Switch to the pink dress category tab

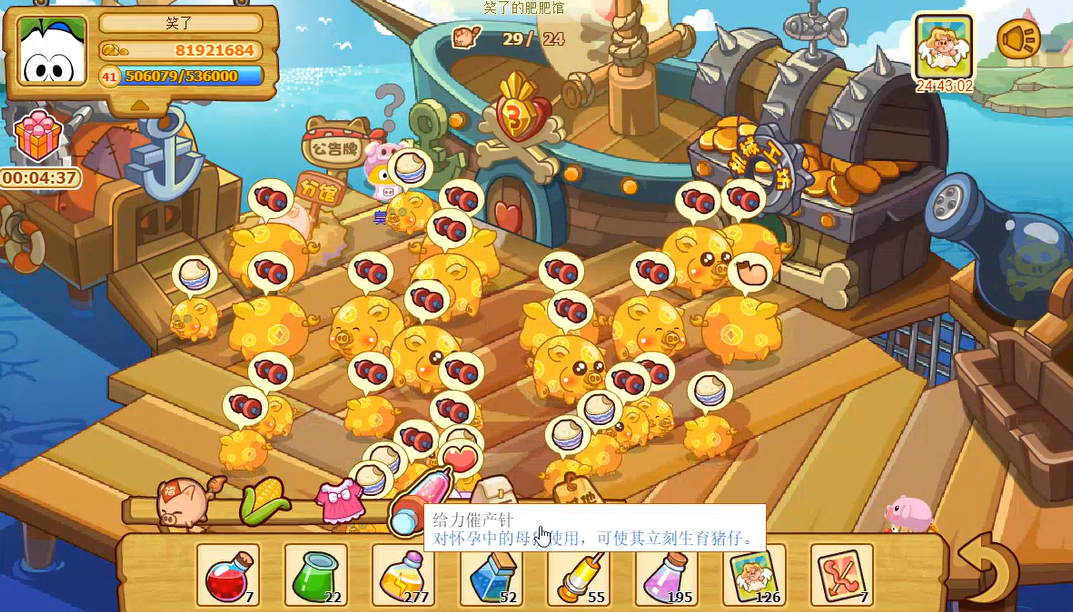click(x=339, y=499)
